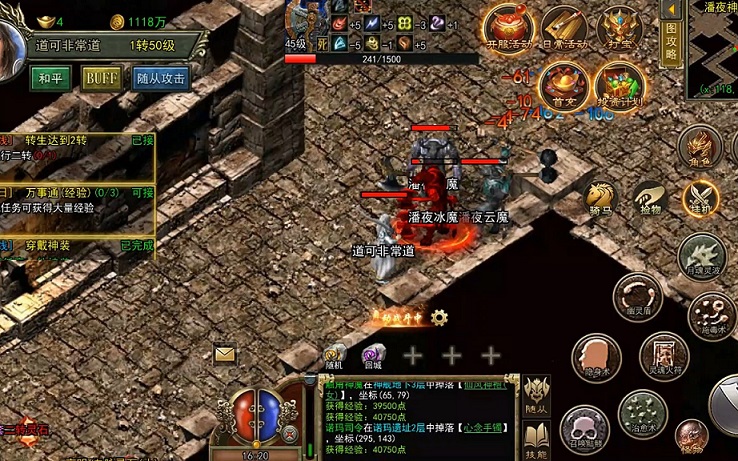Toggle the 挂机 auto-battle crossed swords icon
Viewport: 738px width, 461px height.
click(700, 197)
